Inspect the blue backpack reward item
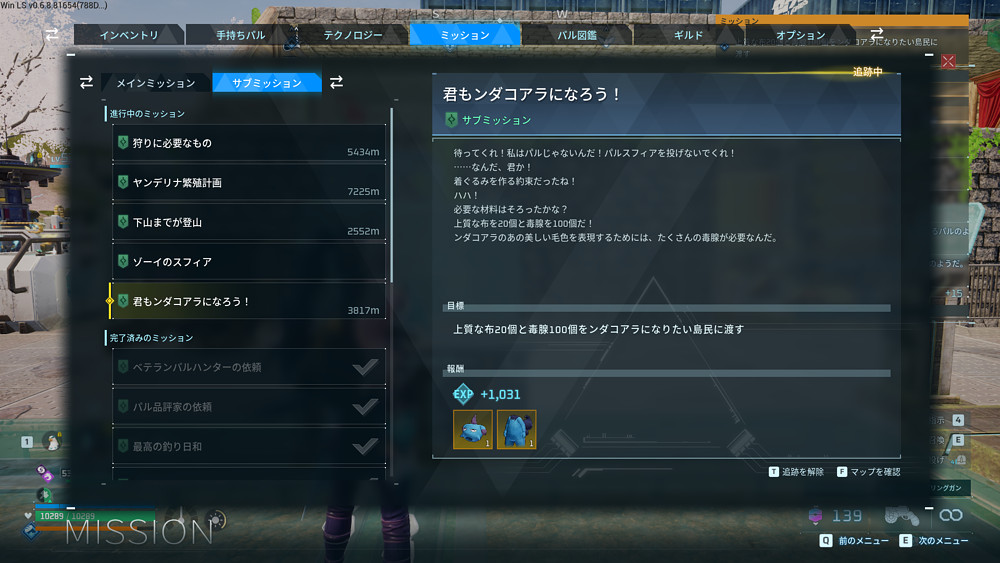1000x563 pixels. pos(517,429)
